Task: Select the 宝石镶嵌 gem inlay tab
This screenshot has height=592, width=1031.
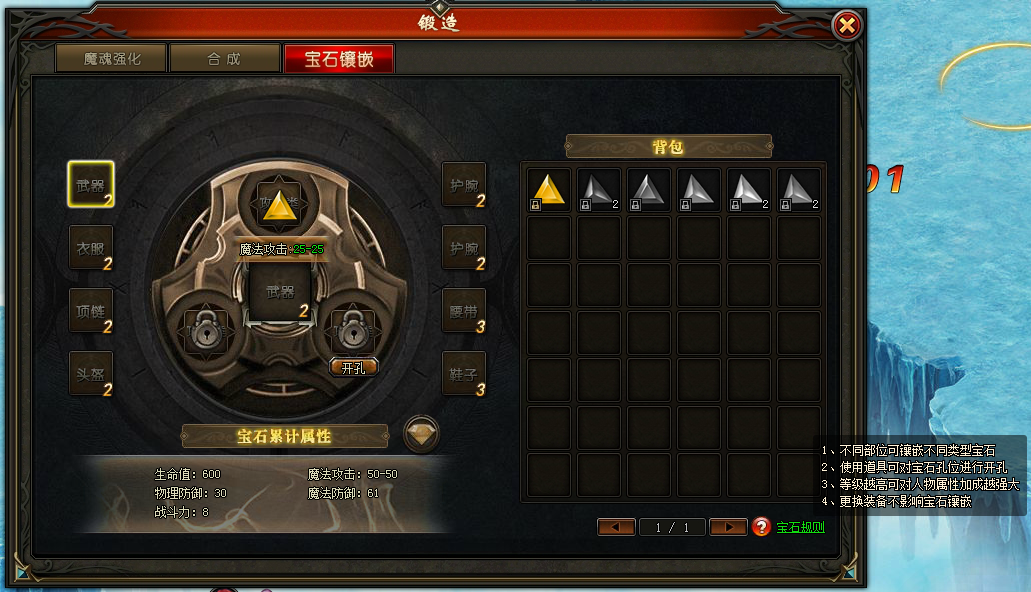Action: click(339, 59)
